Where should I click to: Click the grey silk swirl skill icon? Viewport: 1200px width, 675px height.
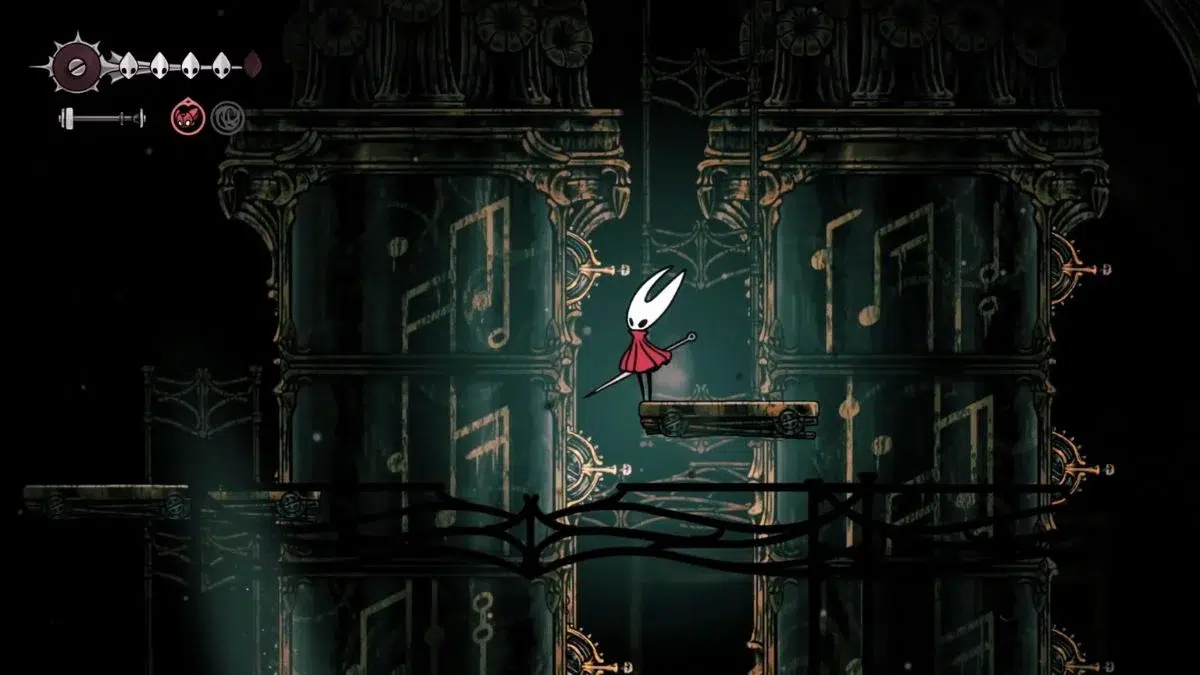click(x=227, y=118)
